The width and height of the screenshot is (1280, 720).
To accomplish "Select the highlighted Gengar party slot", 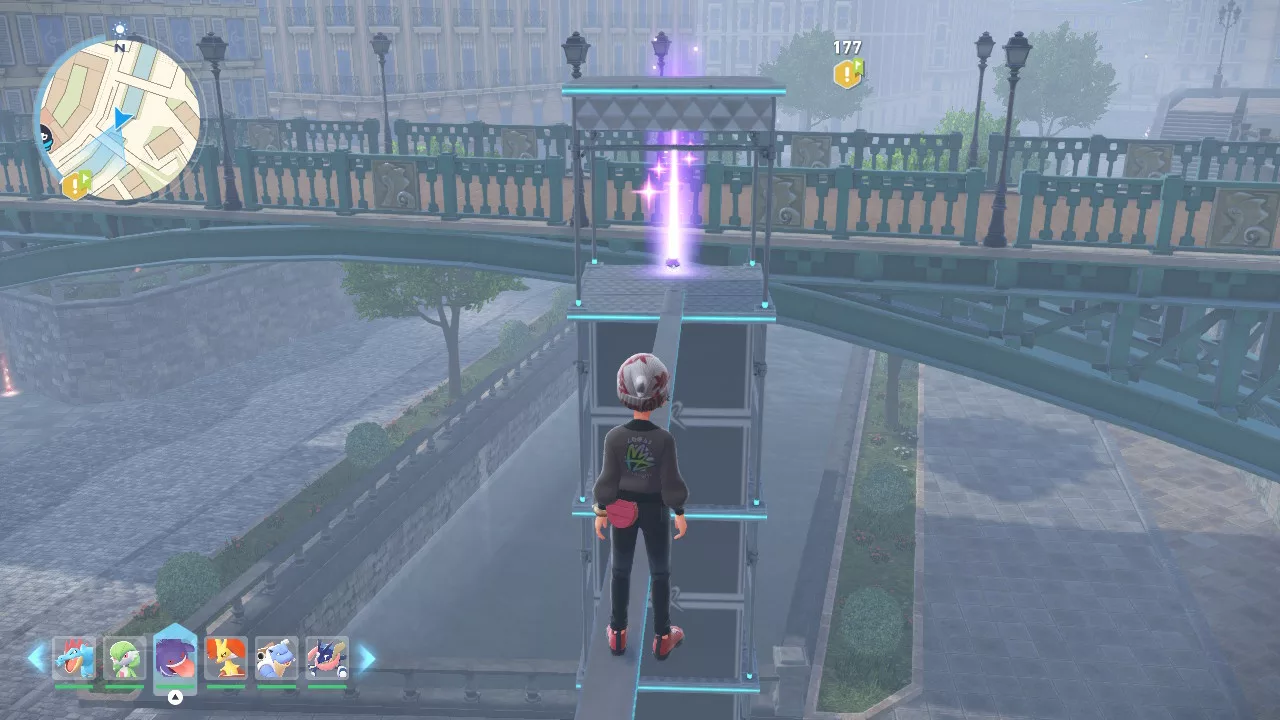I will (175, 657).
